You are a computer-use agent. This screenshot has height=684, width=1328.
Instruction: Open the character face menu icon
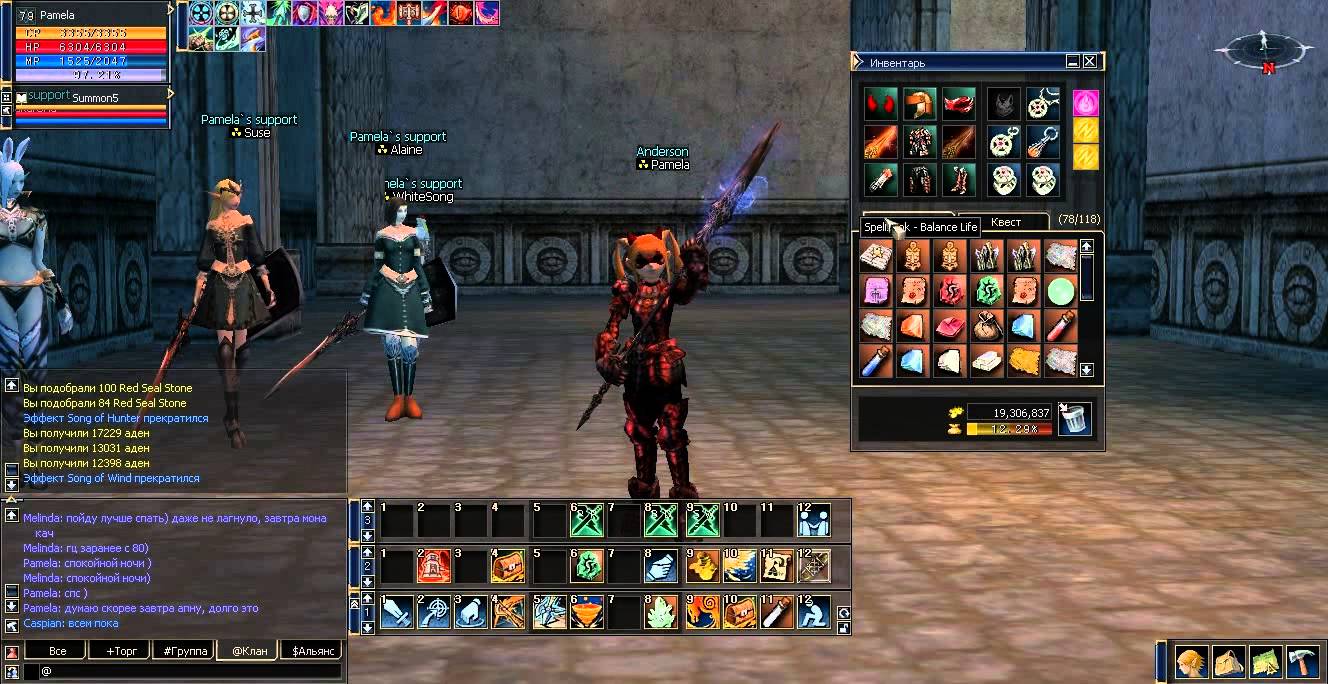coord(1189,661)
